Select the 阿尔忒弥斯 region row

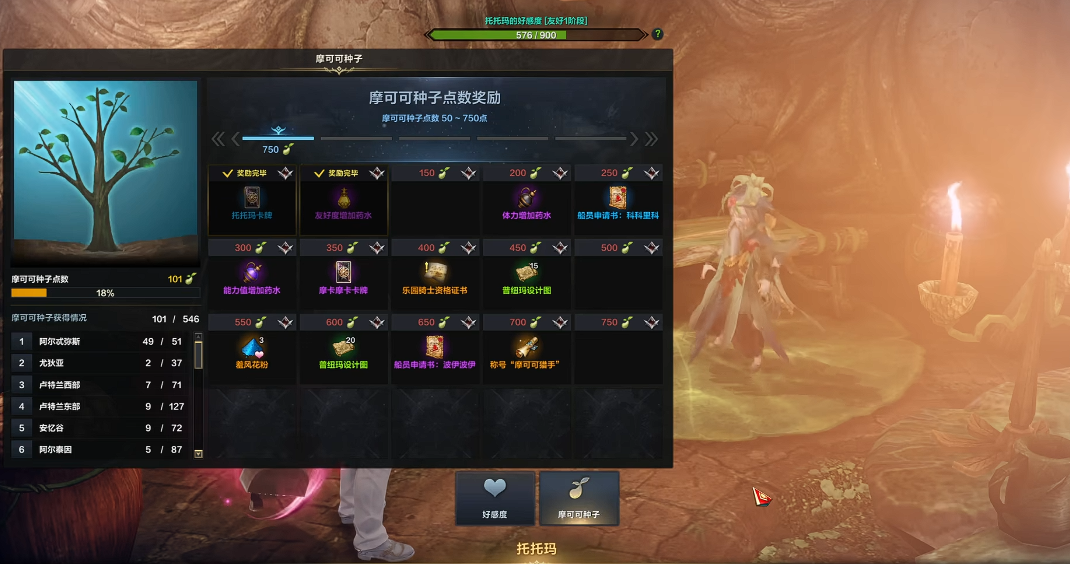tap(100, 341)
